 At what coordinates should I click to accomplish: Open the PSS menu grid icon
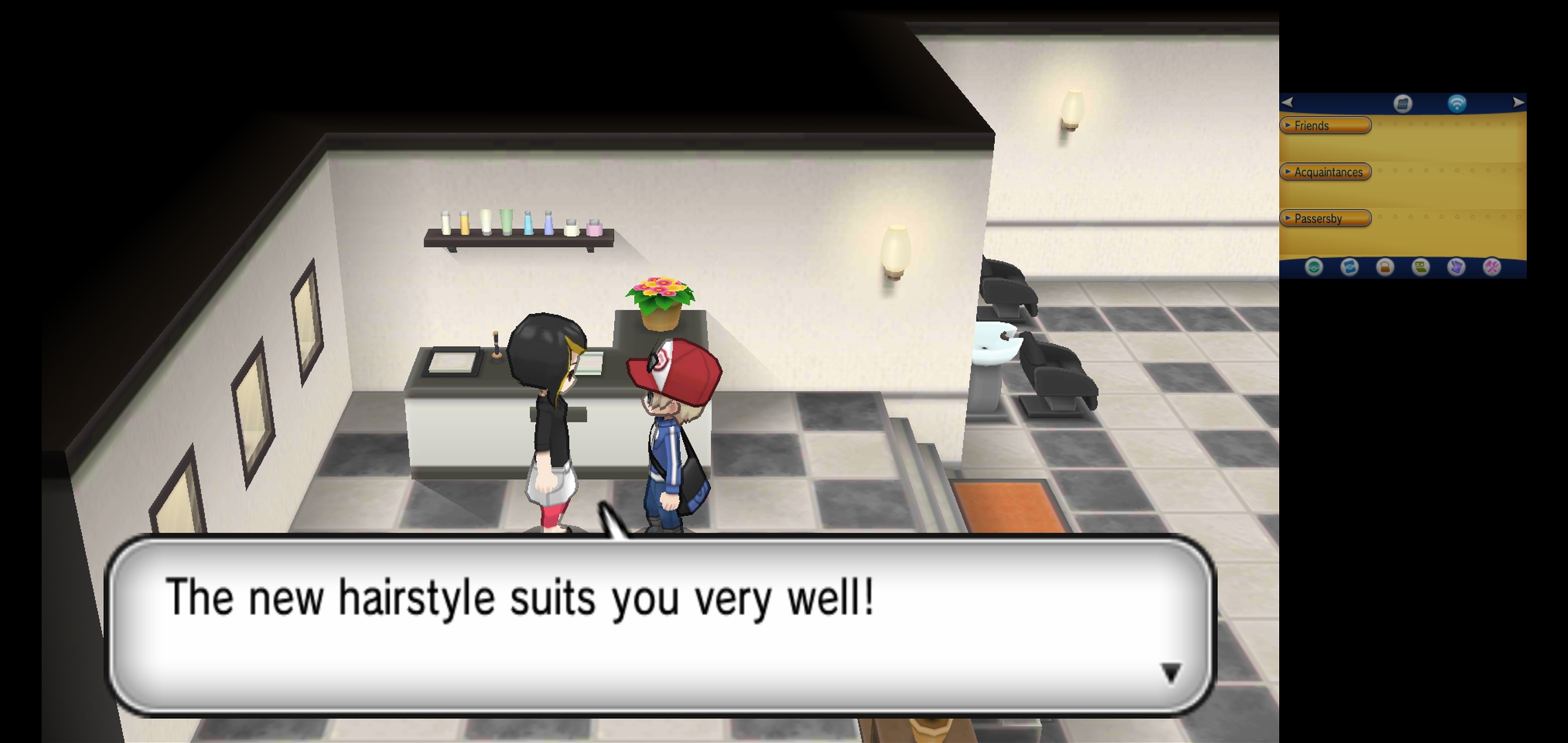pyautogui.click(x=1403, y=103)
